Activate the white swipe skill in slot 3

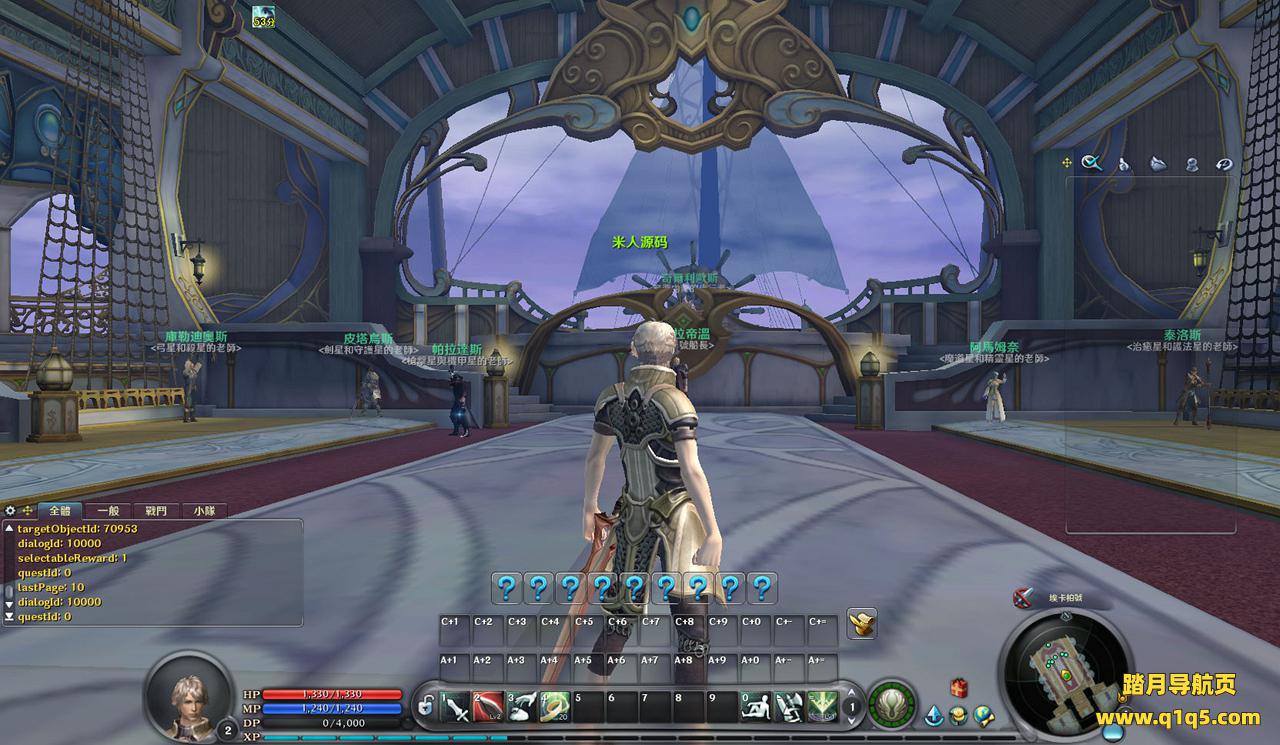[522, 707]
